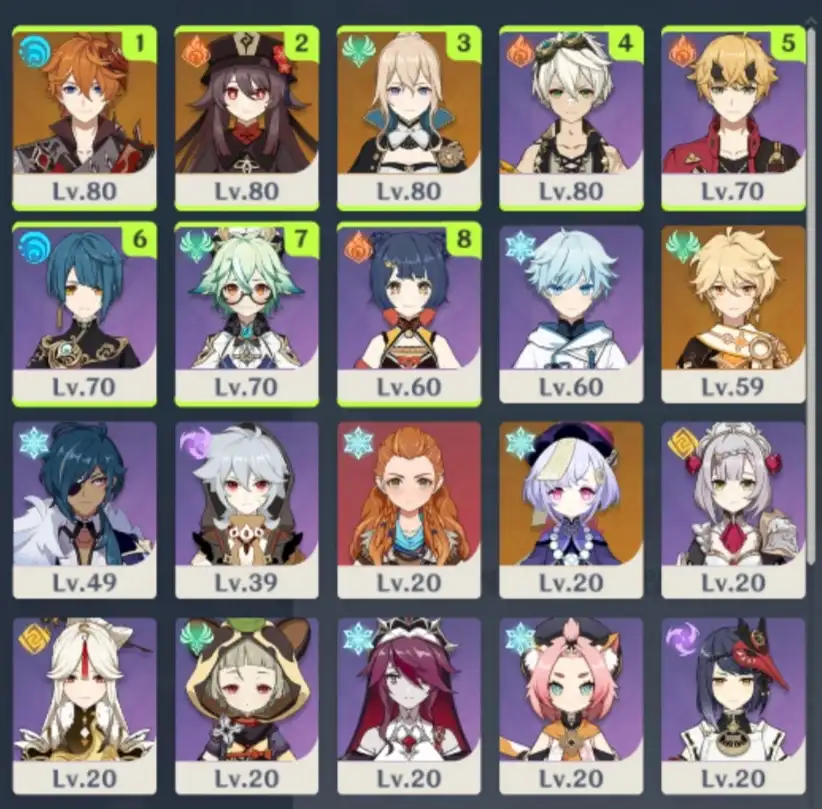The width and height of the screenshot is (822, 809).
Task: Choose Razor, the grey-haired Lv.39 card
Action: coord(246,508)
